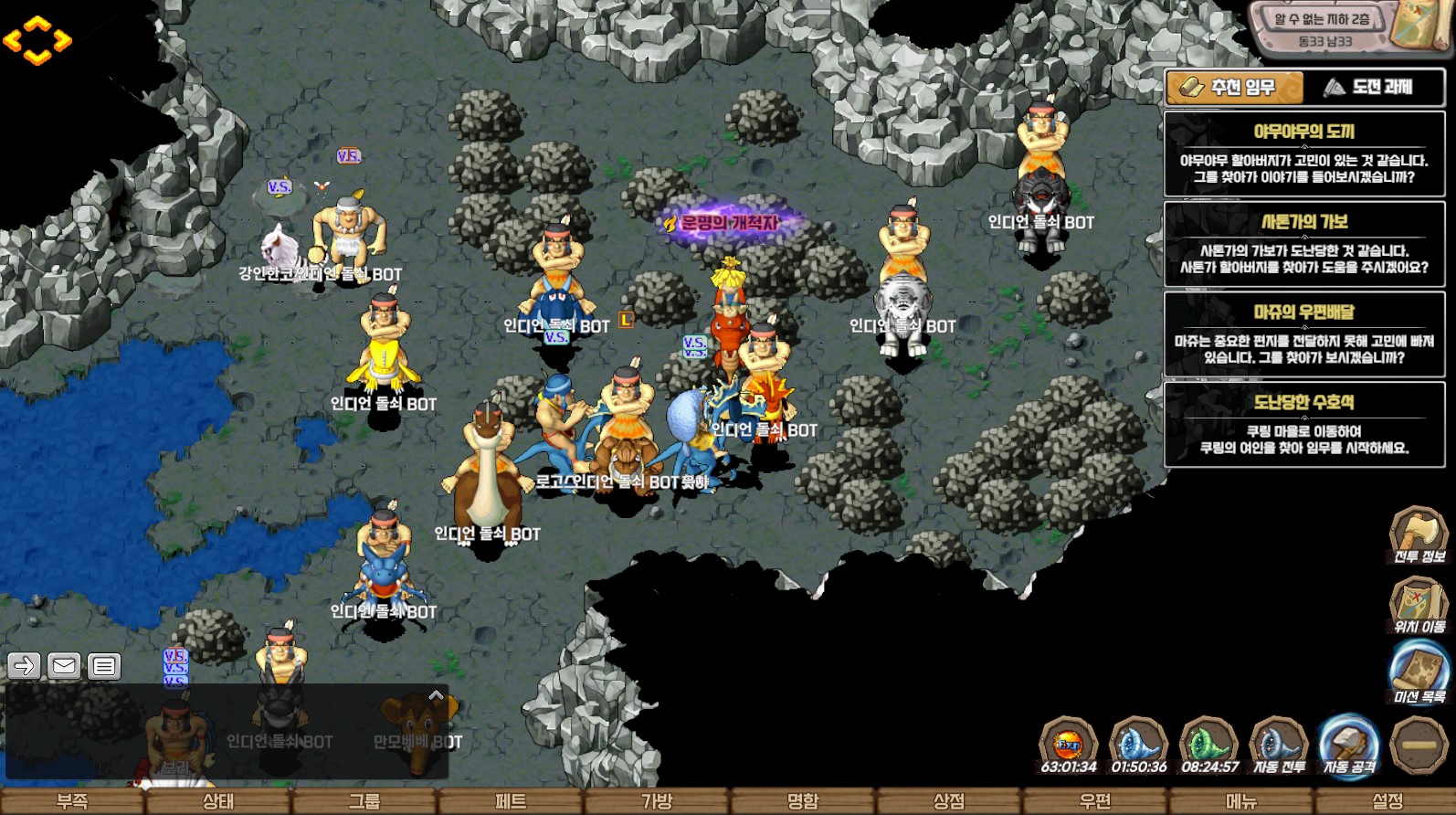Open the 페트 (Pet) menu

click(x=511, y=801)
